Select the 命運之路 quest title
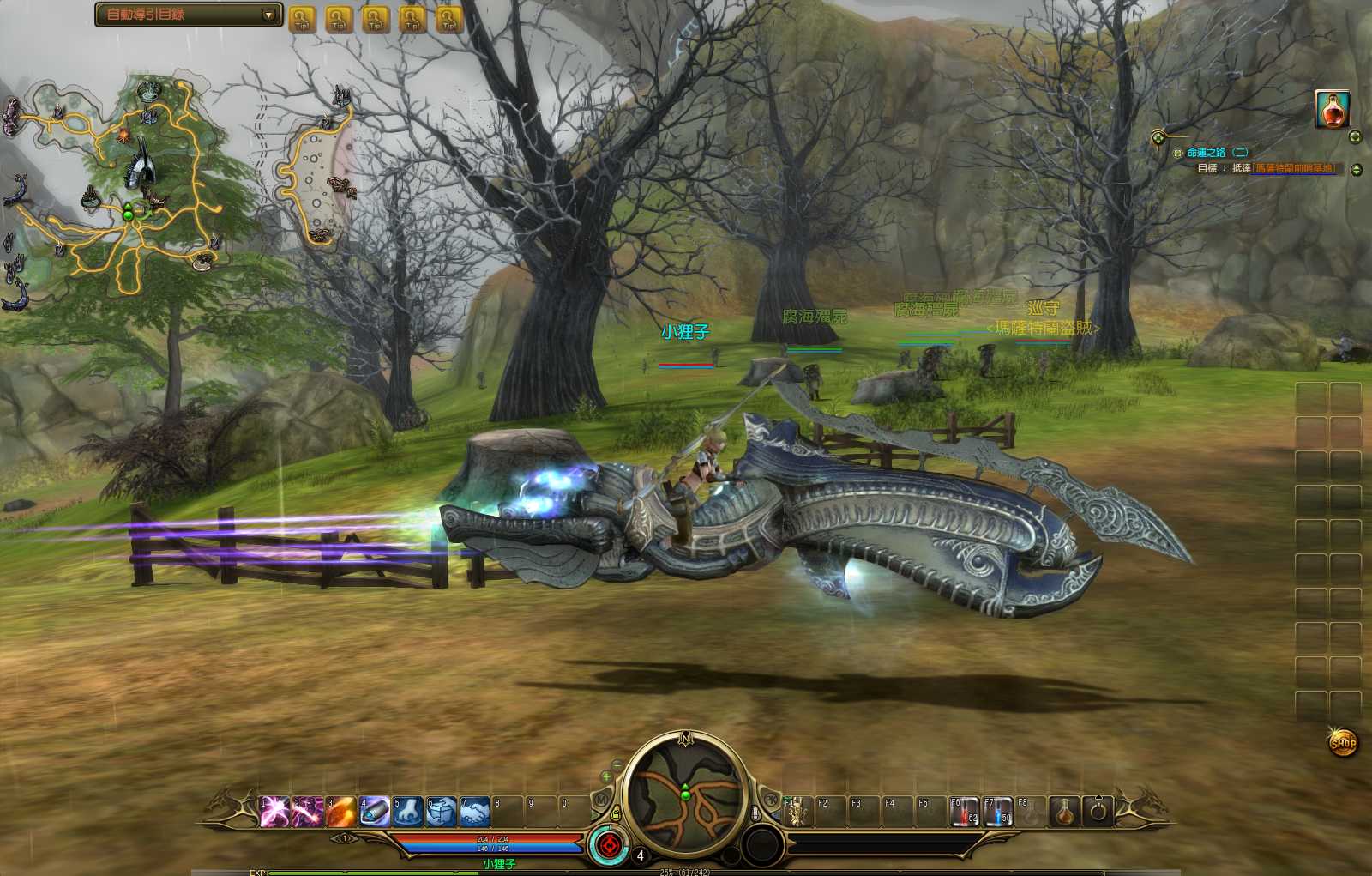The height and width of the screenshot is (876, 1372). click(x=1207, y=153)
